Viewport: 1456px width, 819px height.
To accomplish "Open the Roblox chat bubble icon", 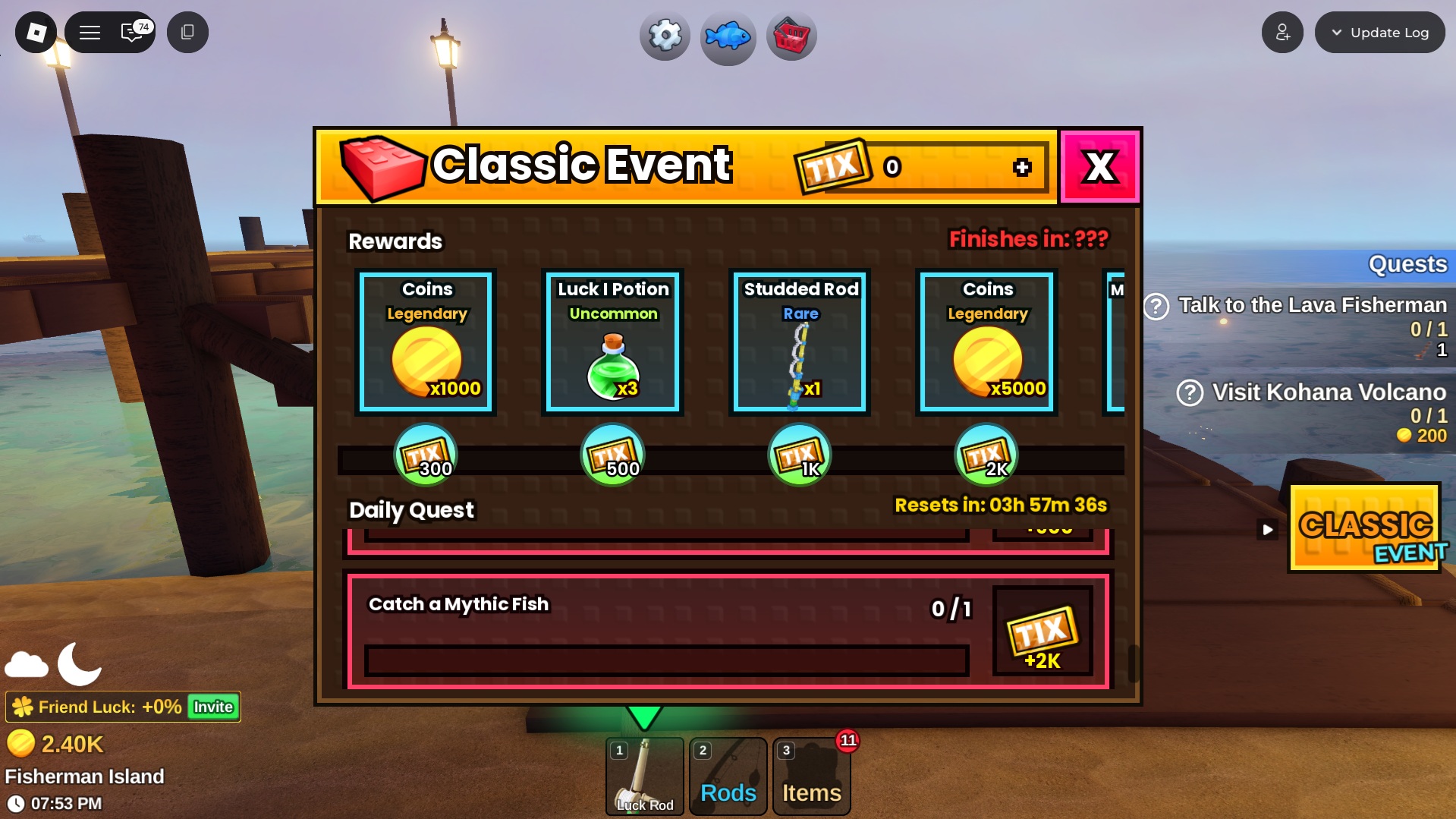I will 131,32.
